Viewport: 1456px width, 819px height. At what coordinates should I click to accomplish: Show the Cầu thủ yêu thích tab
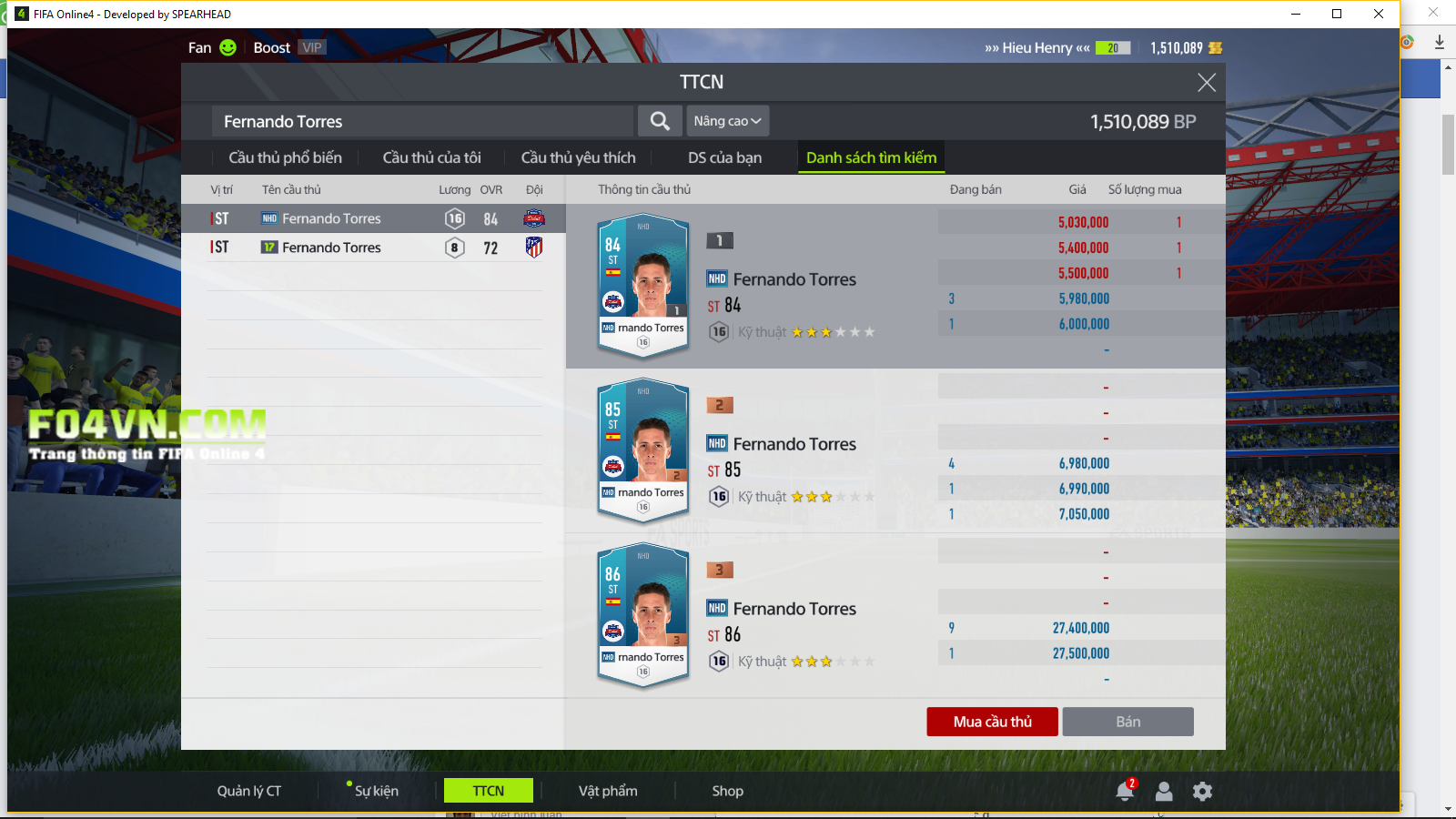coord(578,157)
